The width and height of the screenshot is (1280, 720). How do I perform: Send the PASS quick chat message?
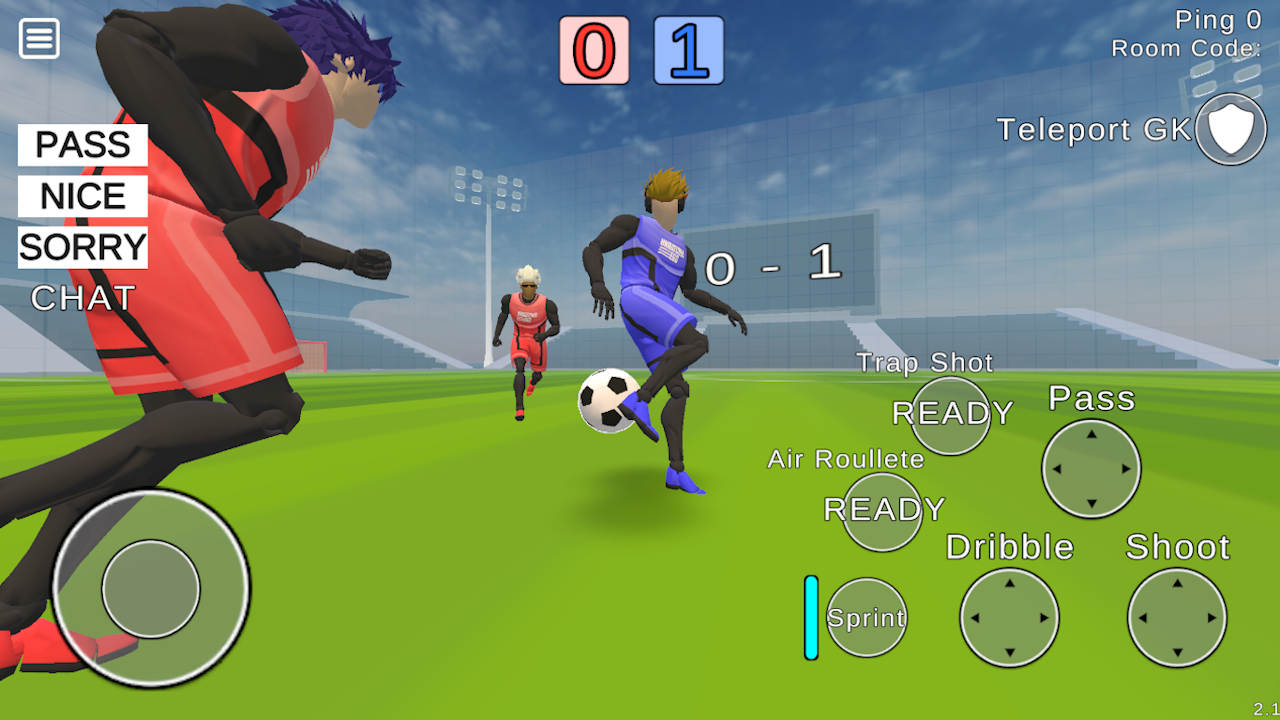[82, 146]
